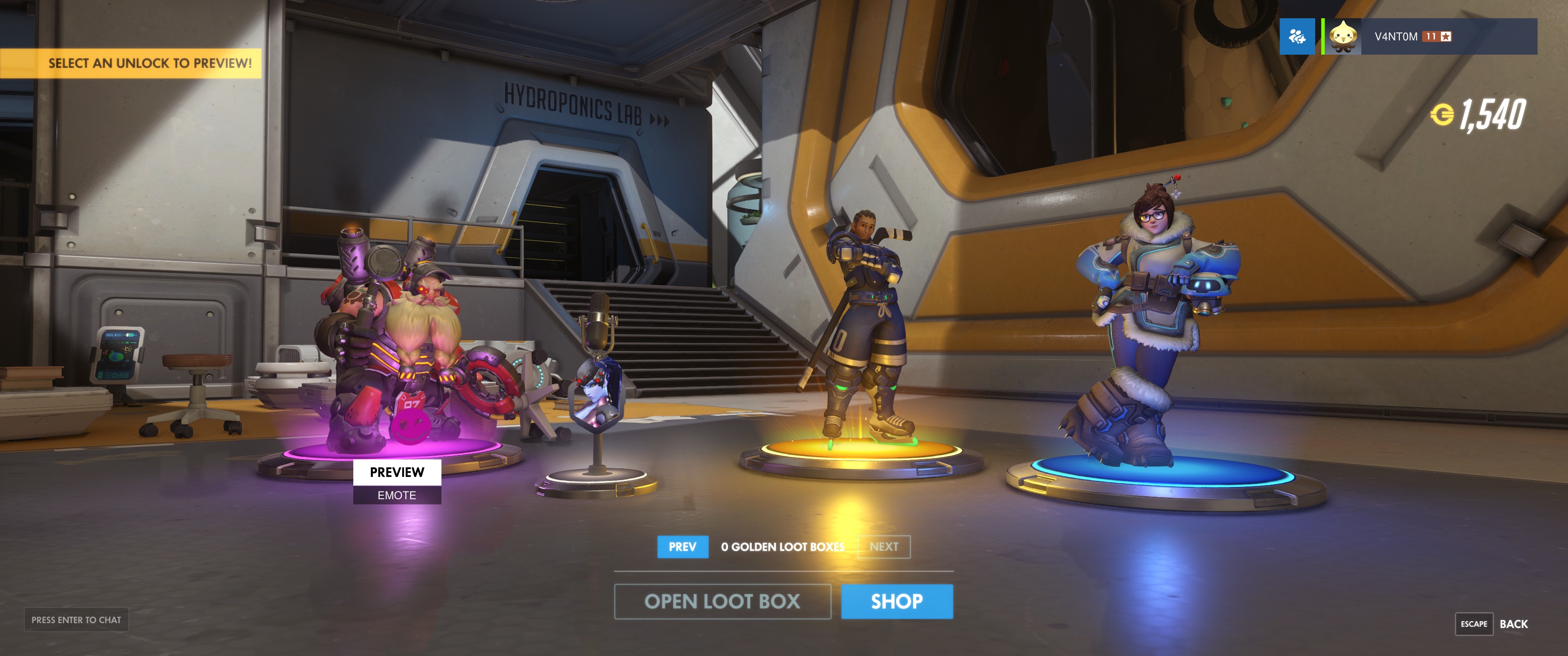Open the Shop
Image resolution: width=1568 pixels, height=656 pixels.
tap(897, 601)
